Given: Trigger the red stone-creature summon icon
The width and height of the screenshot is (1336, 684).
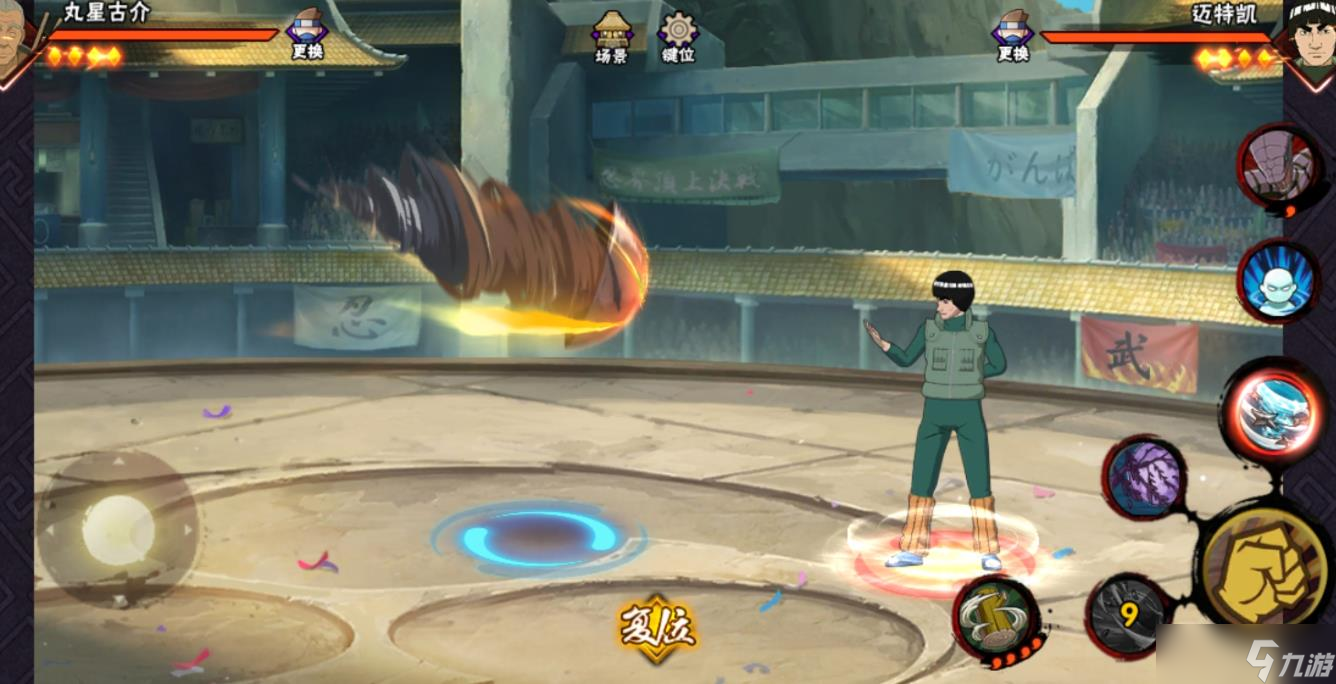Looking at the screenshot, I should tap(1277, 165).
